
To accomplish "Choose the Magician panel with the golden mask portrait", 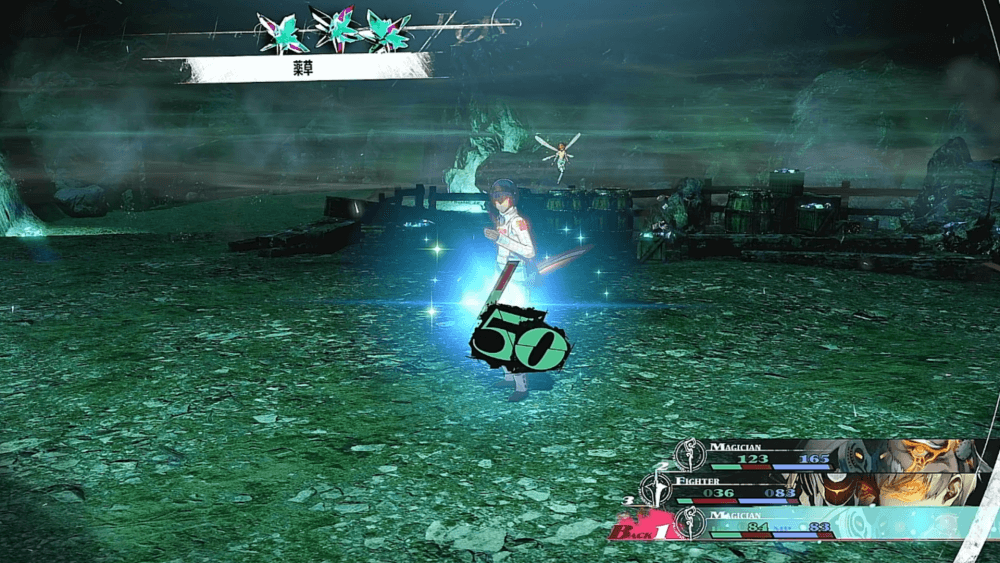I will (x=830, y=455).
